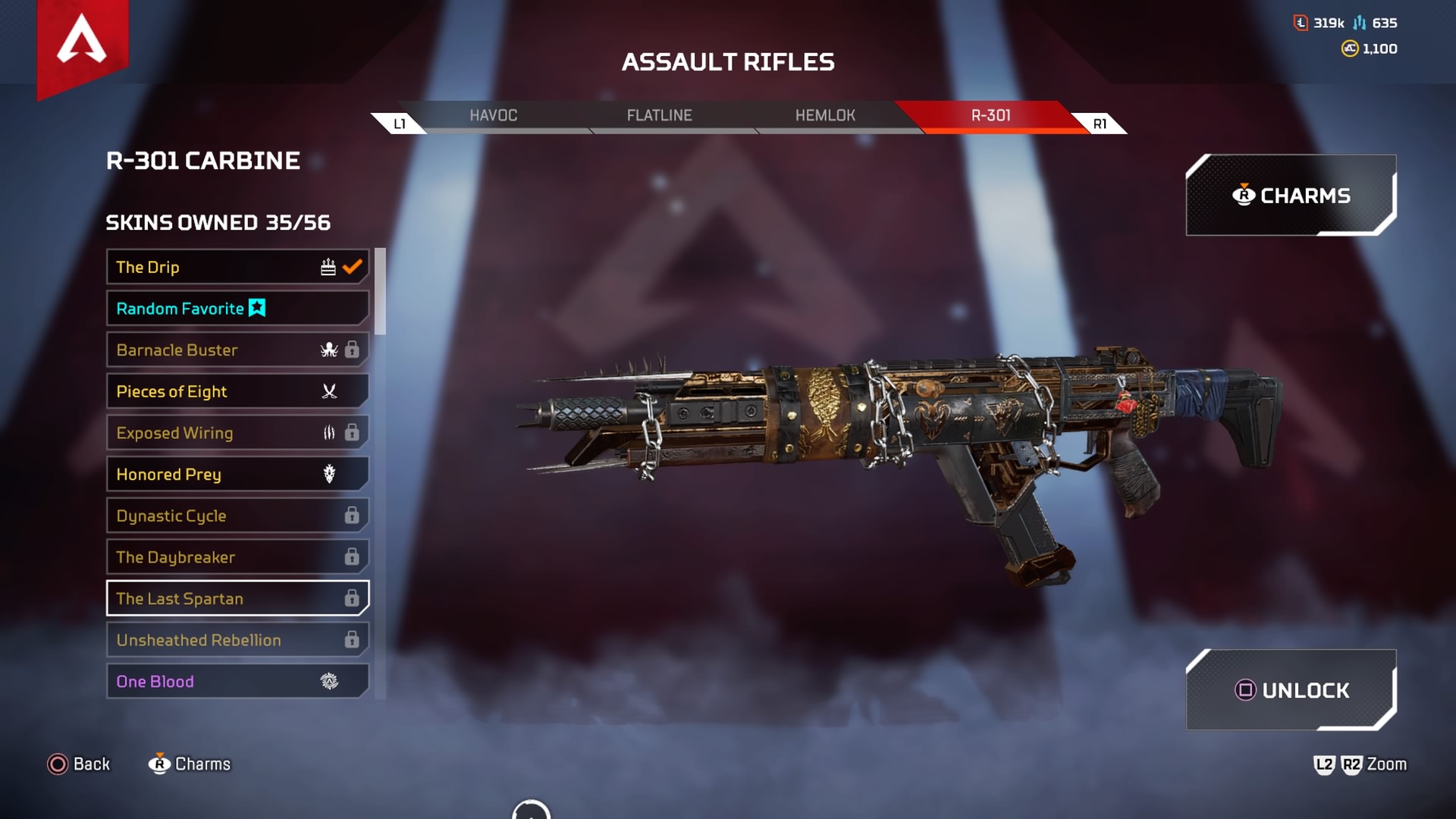Toggle the favorite star on Random Favorite
Image resolution: width=1456 pixels, height=819 pixels.
tap(257, 308)
